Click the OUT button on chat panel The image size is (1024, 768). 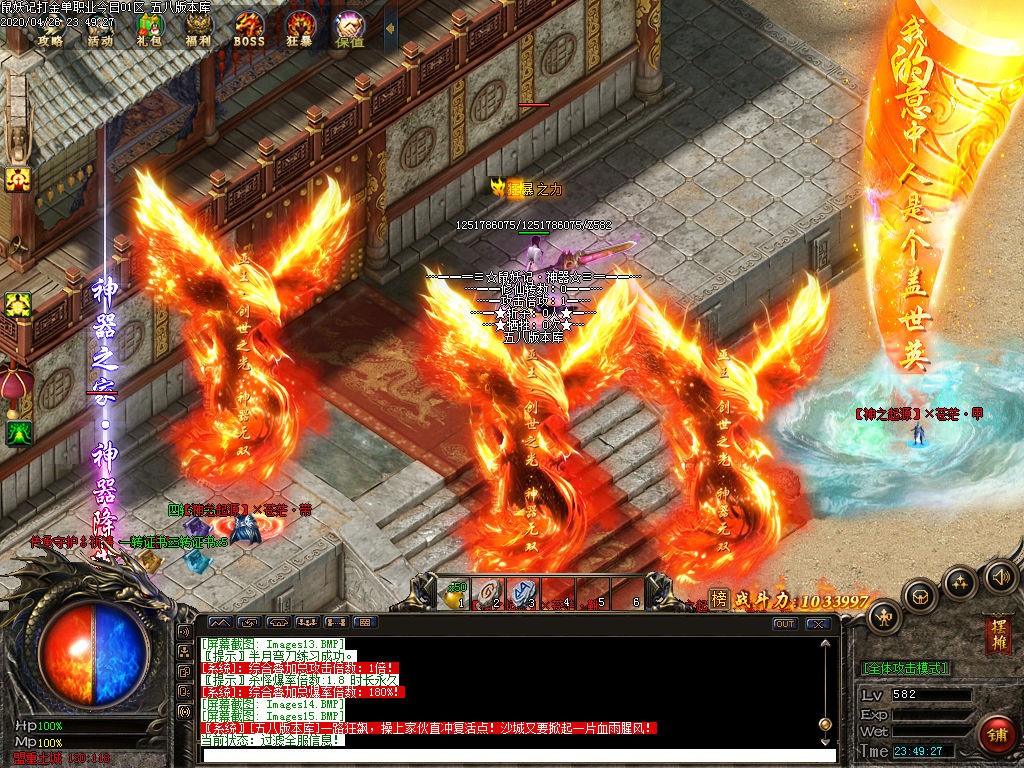tap(785, 624)
